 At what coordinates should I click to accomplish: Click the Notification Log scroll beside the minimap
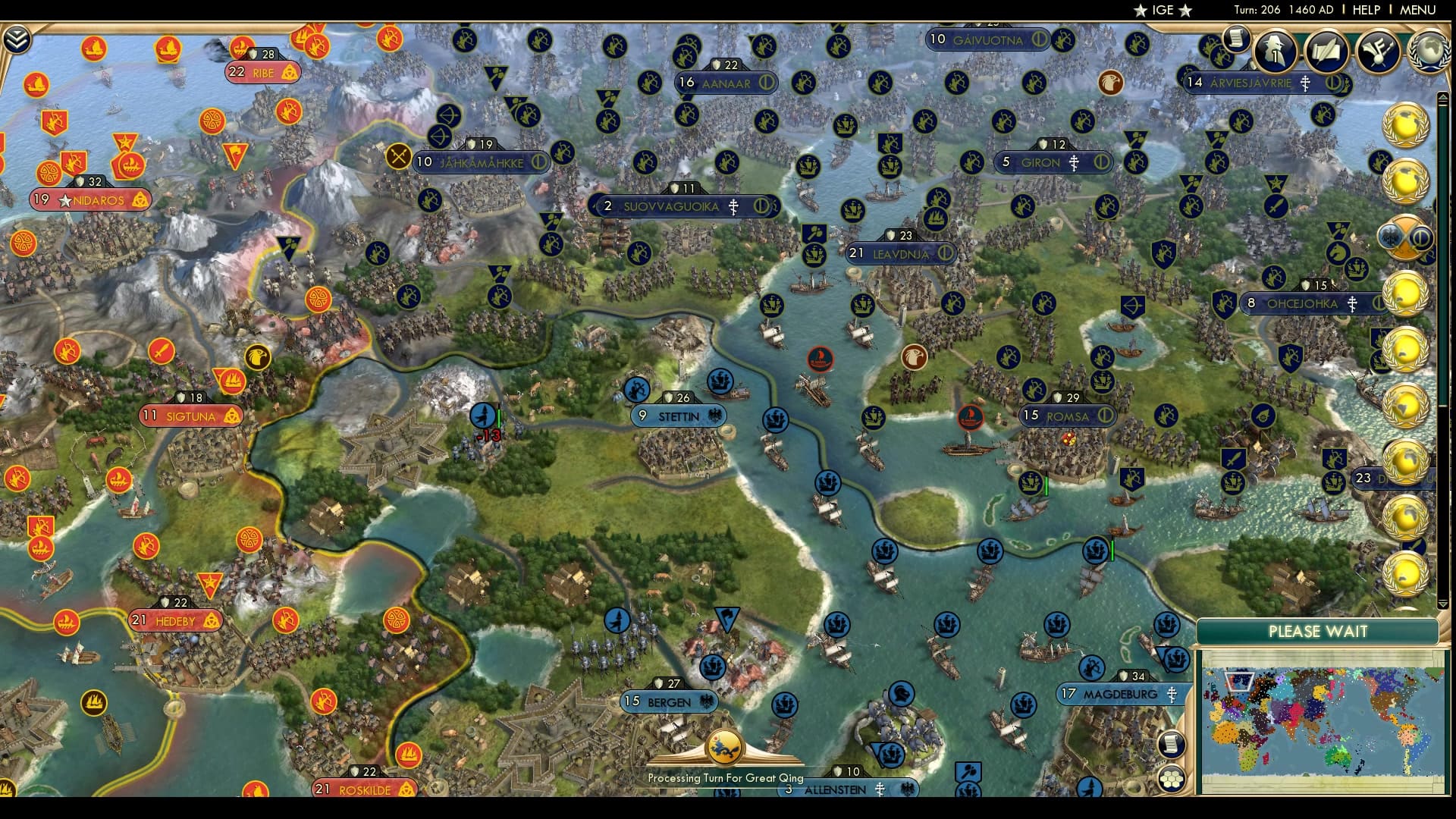[x=1171, y=743]
